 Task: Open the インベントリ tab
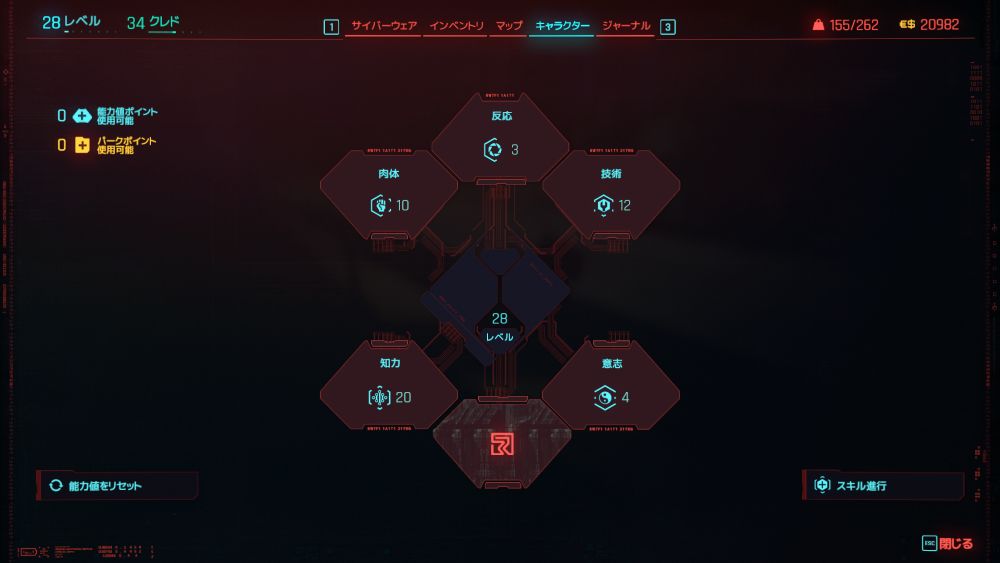456,26
